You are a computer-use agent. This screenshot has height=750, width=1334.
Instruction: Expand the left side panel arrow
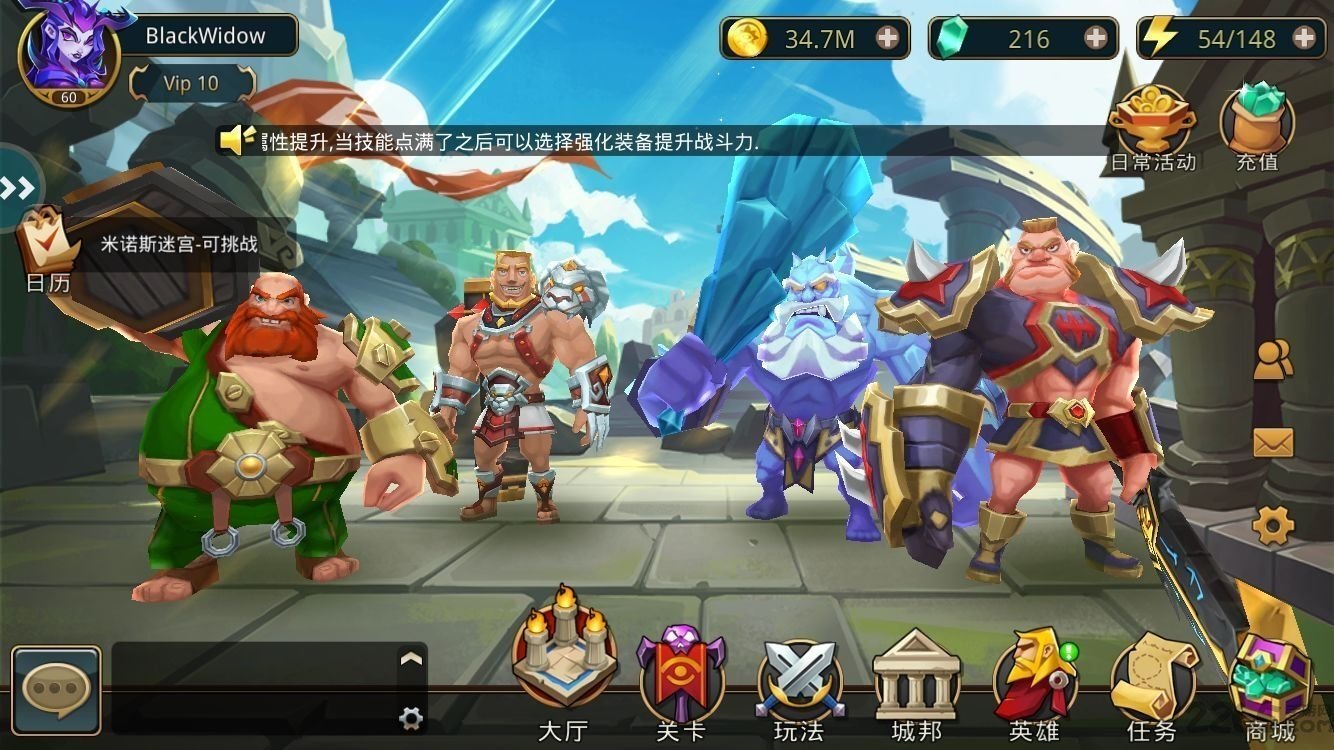point(16,186)
